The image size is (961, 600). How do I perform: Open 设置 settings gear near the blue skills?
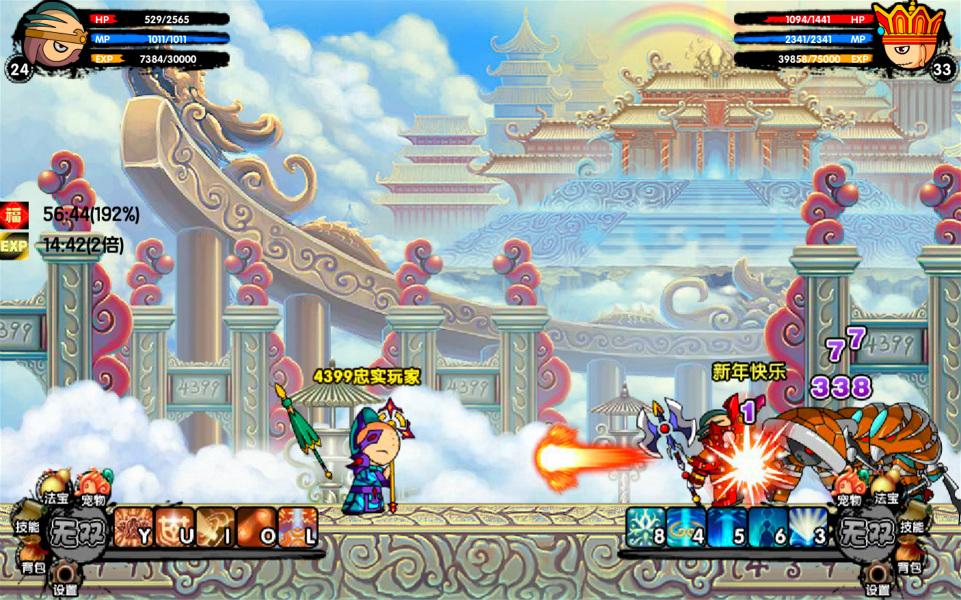tap(878, 579)
